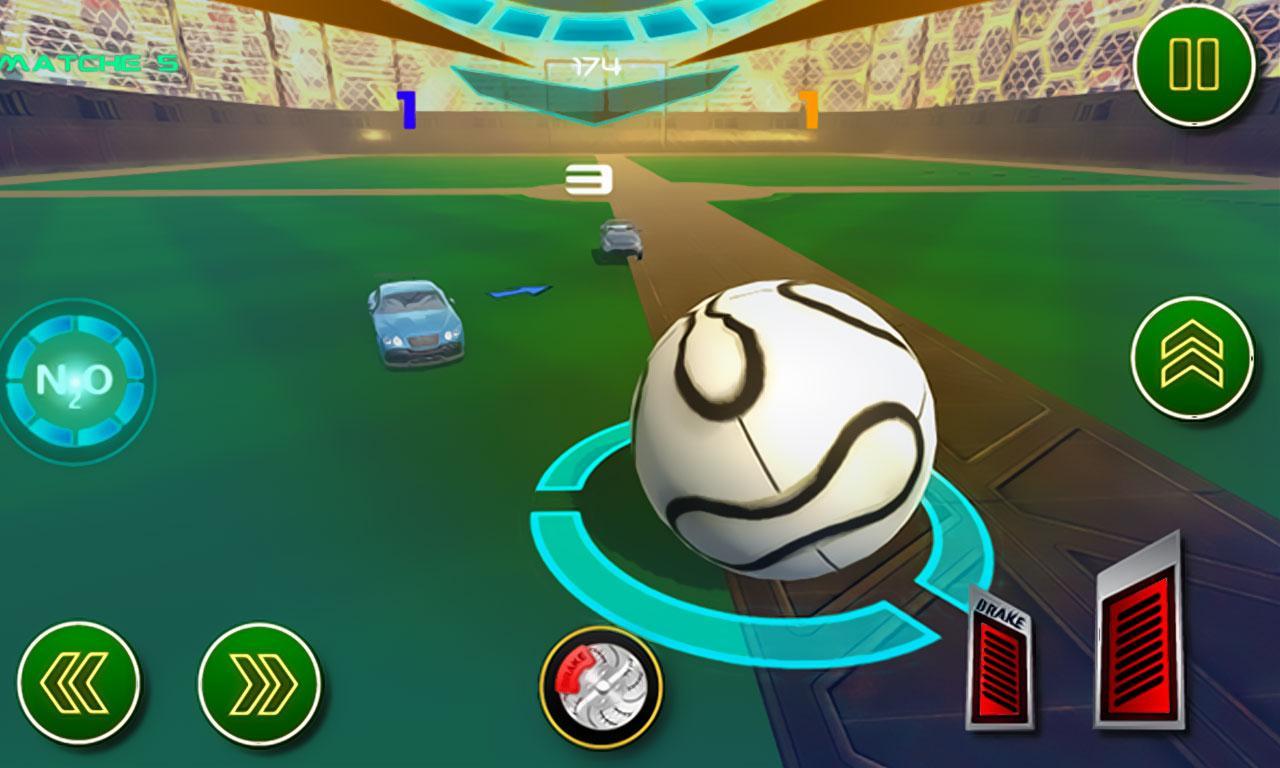The height and width of the screenshot is (768, 1280).
Task: Pause the match
Action: (1193, 65)
